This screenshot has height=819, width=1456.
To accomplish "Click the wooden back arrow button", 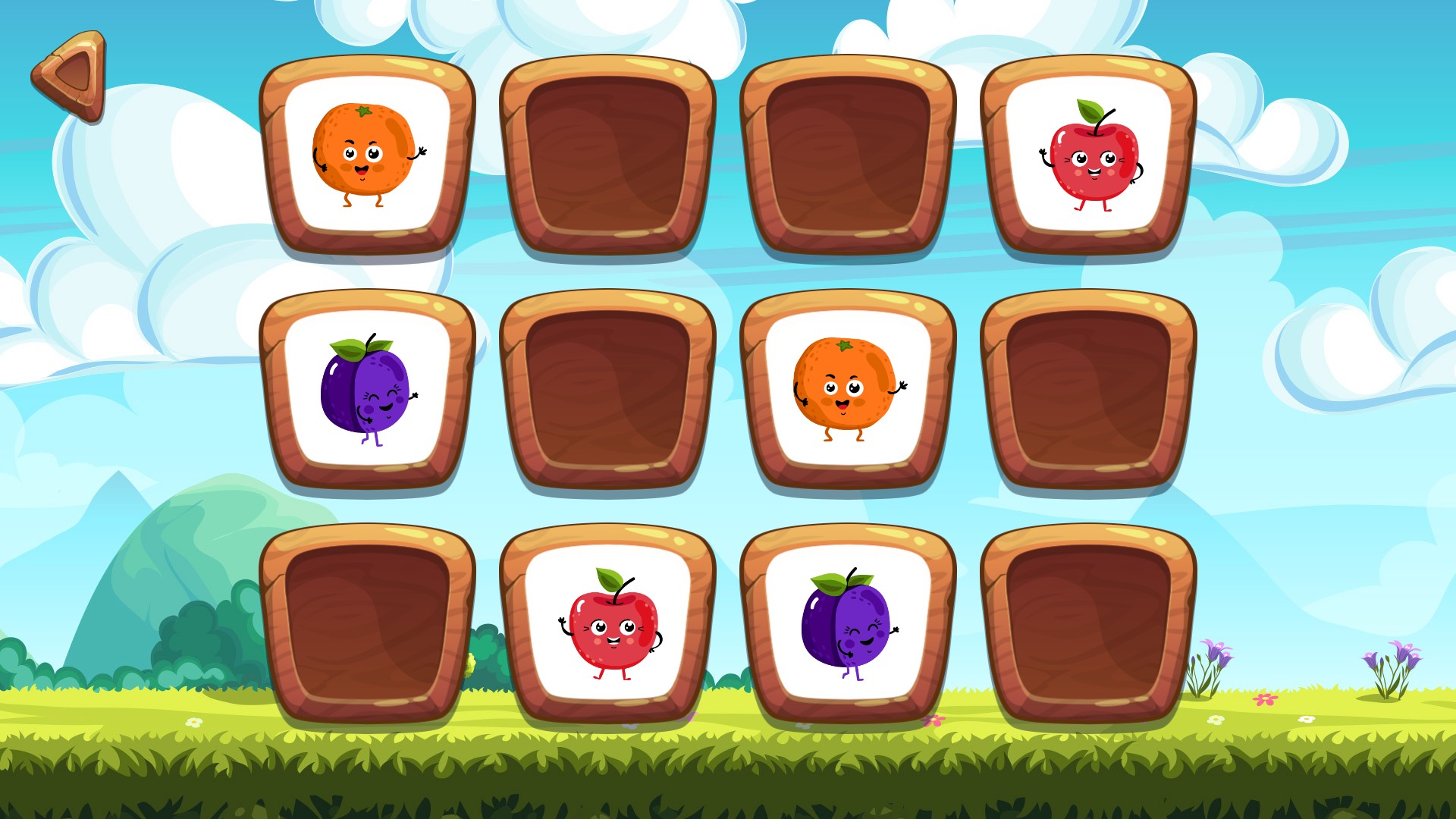I will pyautogui.click(x=71, y=75).
